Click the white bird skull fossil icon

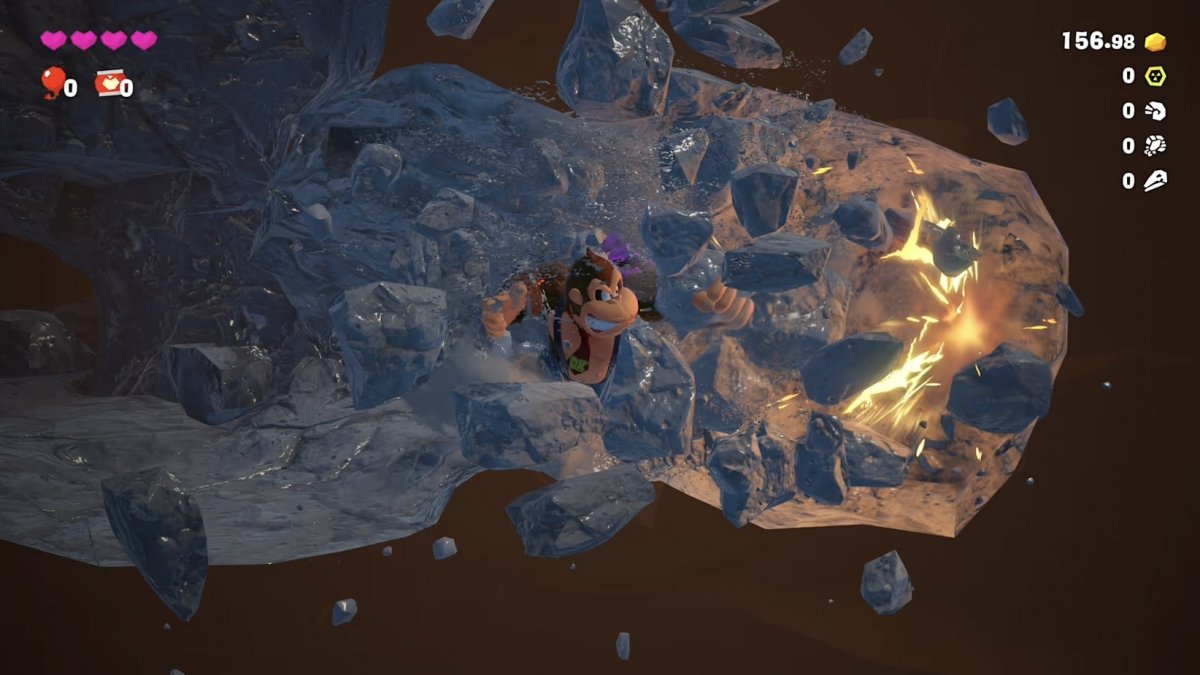(1155, 181)
